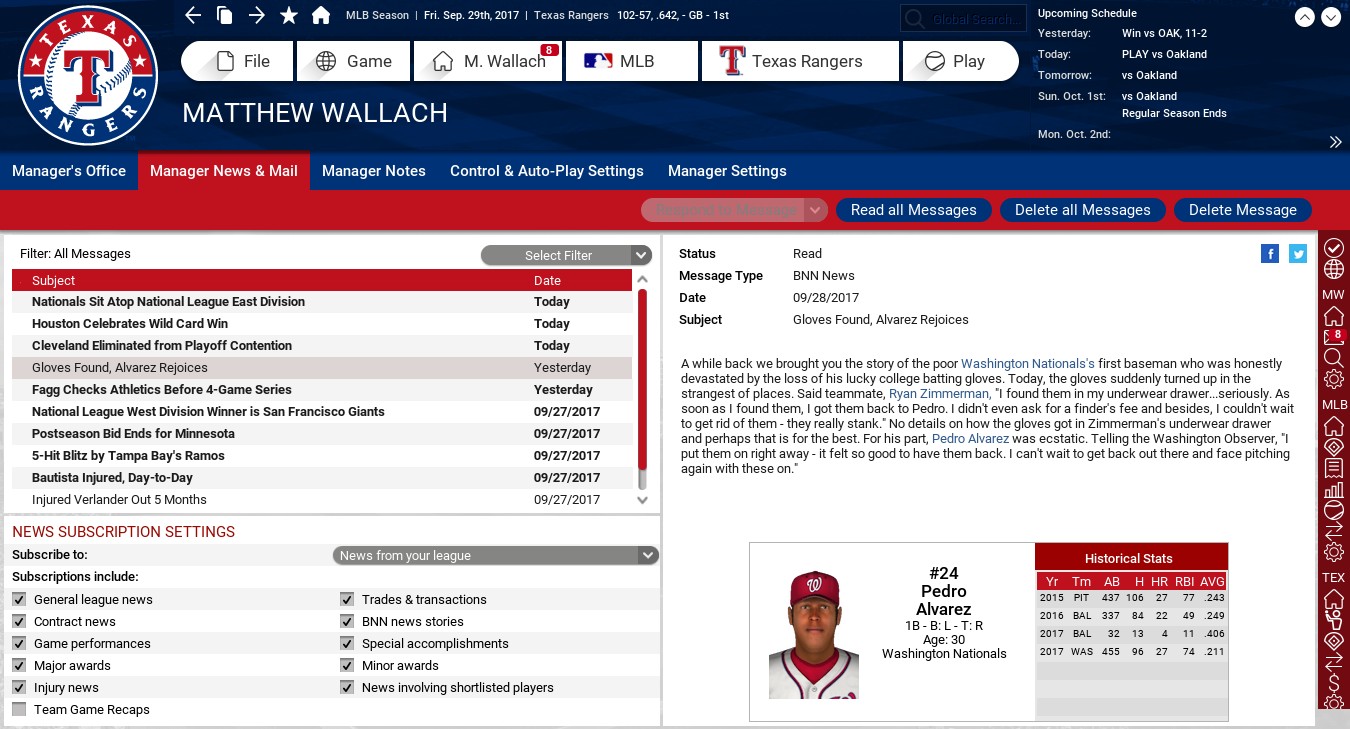1350x729 pixels.
Task: Share the story via the Facebook icon
Action: coord(1270,254)
